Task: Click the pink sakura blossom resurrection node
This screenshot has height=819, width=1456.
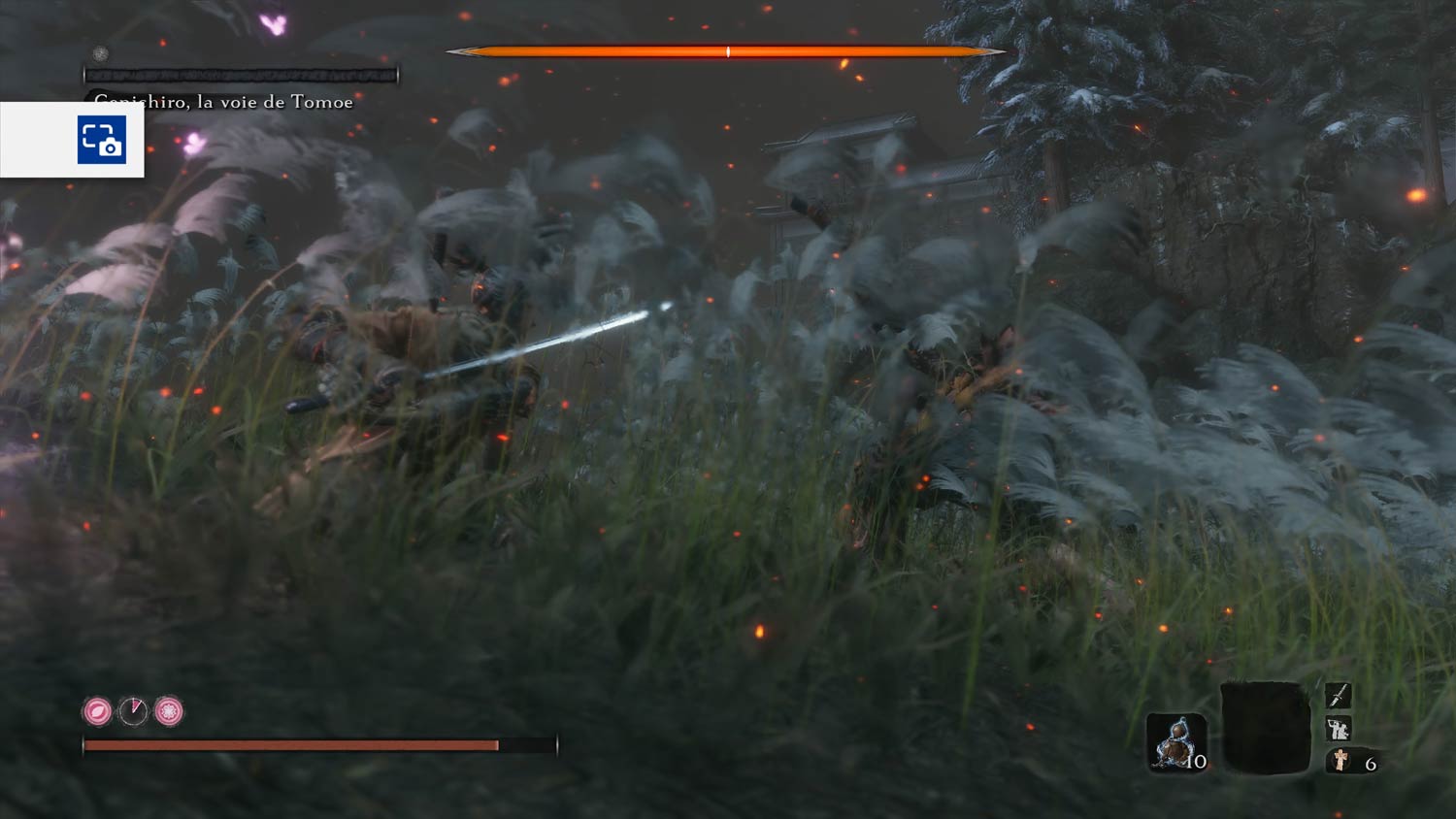Action: [x=169, y=711]
